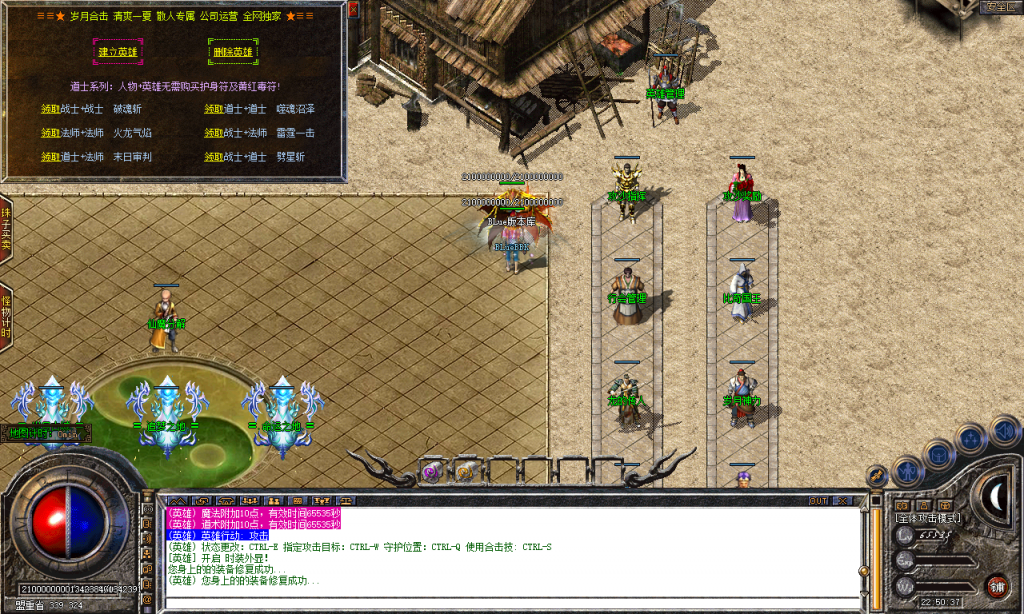Close the hero dialog with the red X
The image size is (1024, 614).
click(353, 8)
